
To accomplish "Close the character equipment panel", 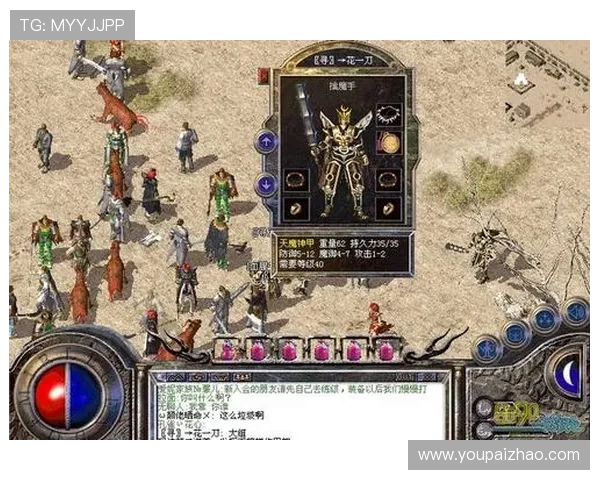I will click(264, 75).
